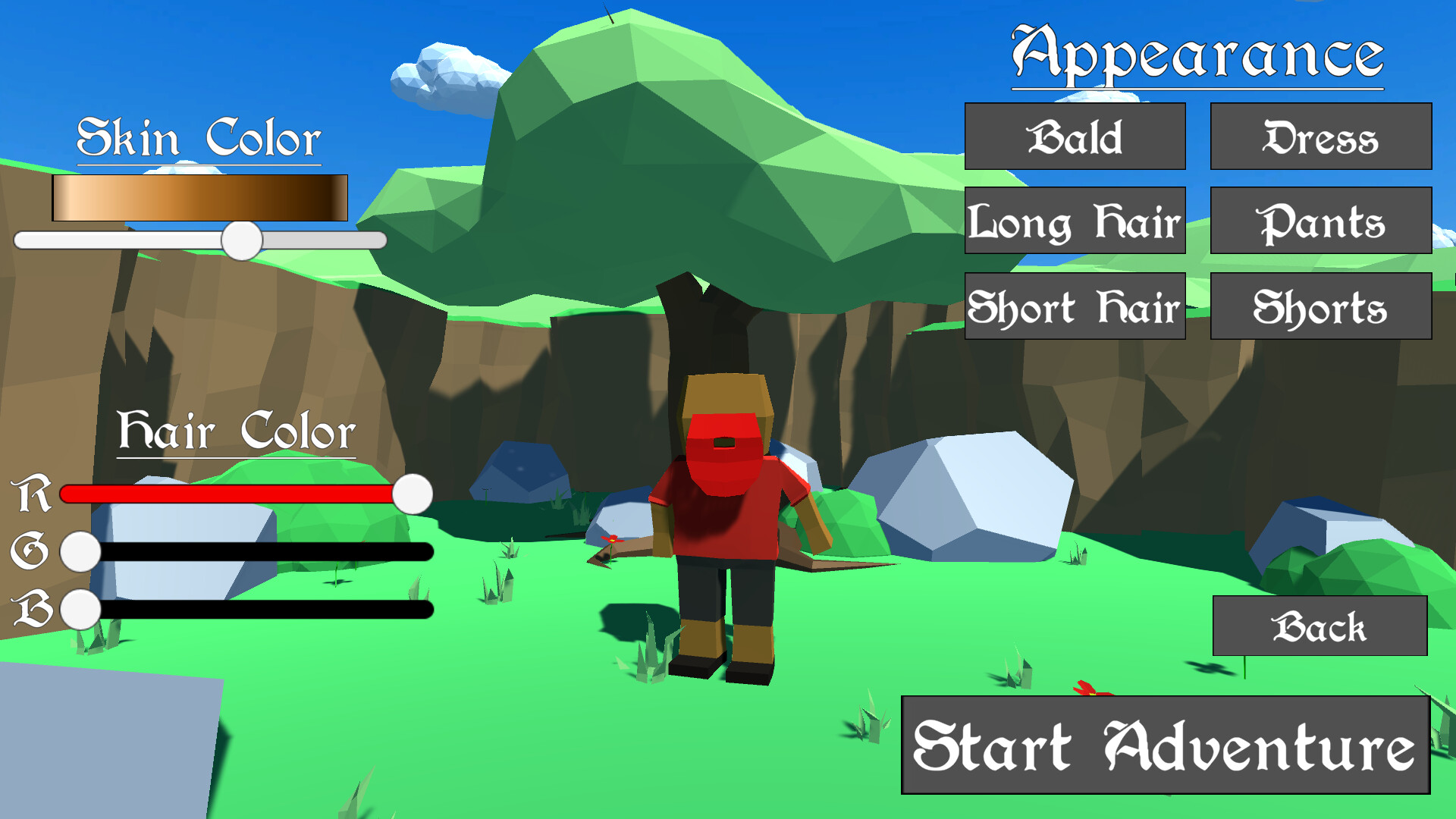This screenshot has width=1456, height=819.
Task: Click the middle of the red R slider track
Action: tap(227, 494)
